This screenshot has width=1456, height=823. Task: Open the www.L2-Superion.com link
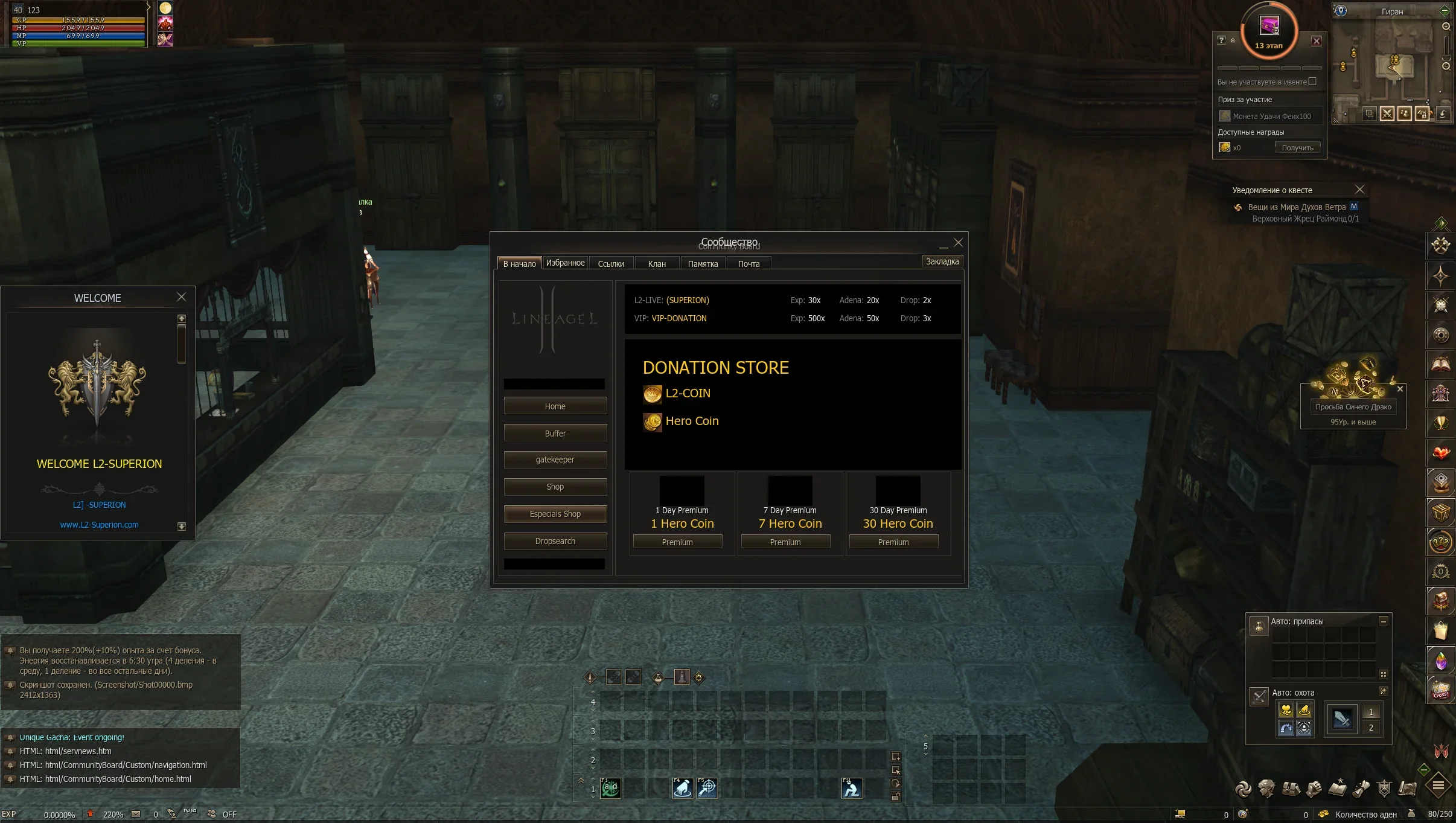pos(100,525)
